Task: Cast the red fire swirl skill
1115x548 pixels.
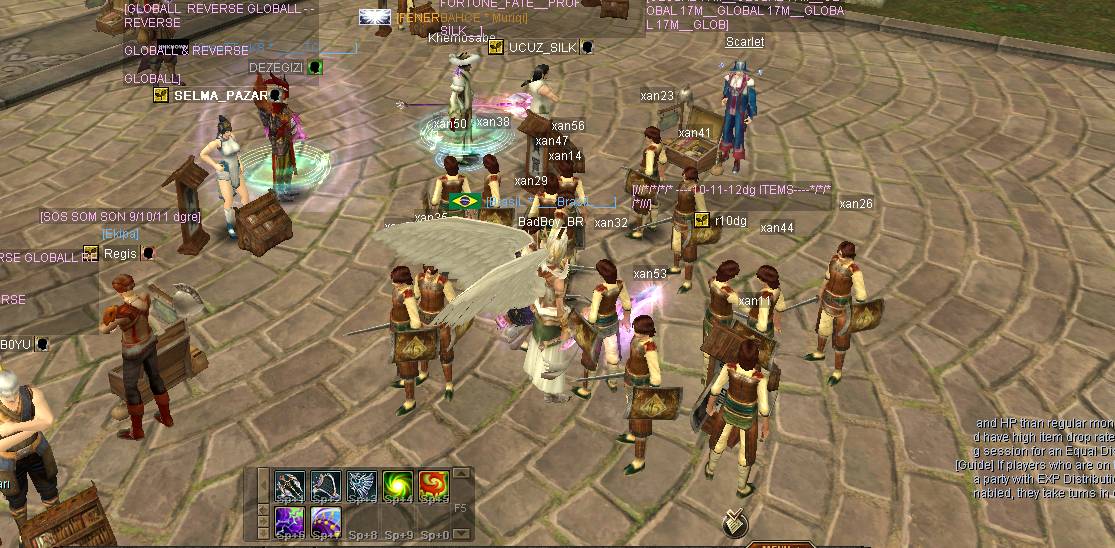Action: point(434,486)
